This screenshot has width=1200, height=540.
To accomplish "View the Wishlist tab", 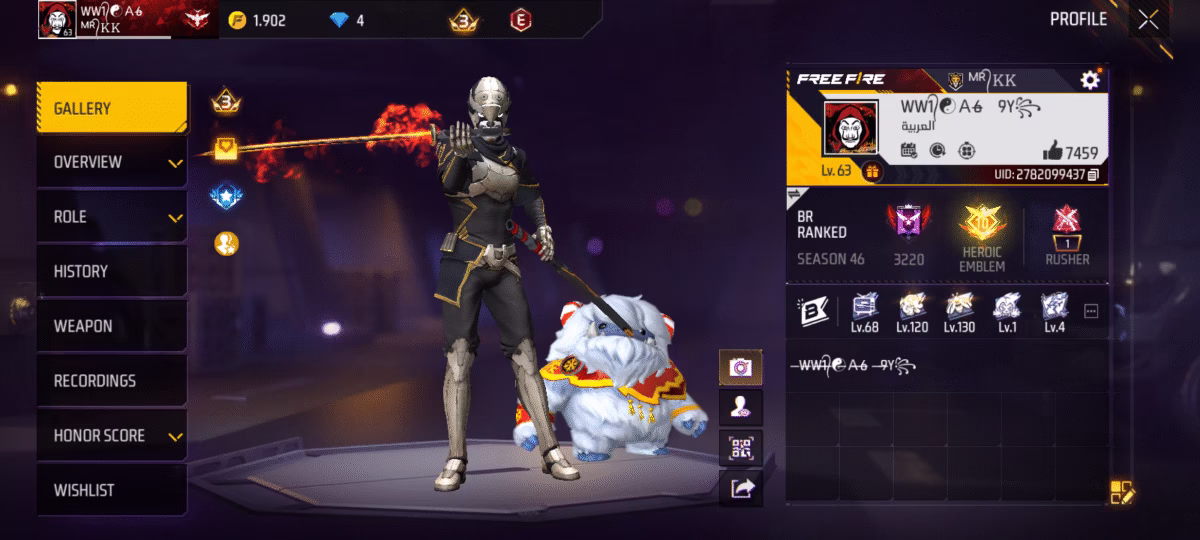I will click(x=112, y=490).
